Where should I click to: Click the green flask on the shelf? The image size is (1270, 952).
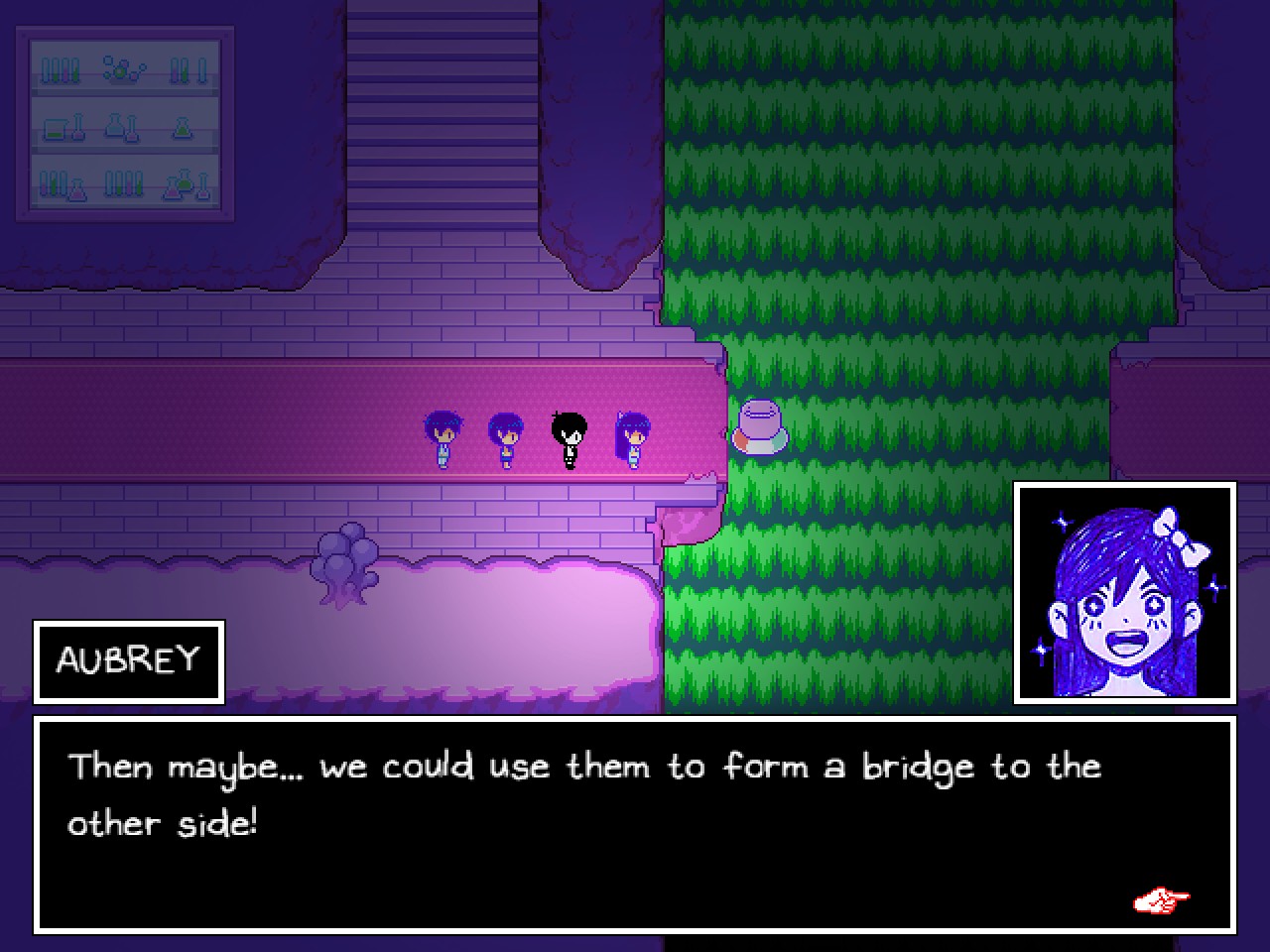click(x=184, y=127)
